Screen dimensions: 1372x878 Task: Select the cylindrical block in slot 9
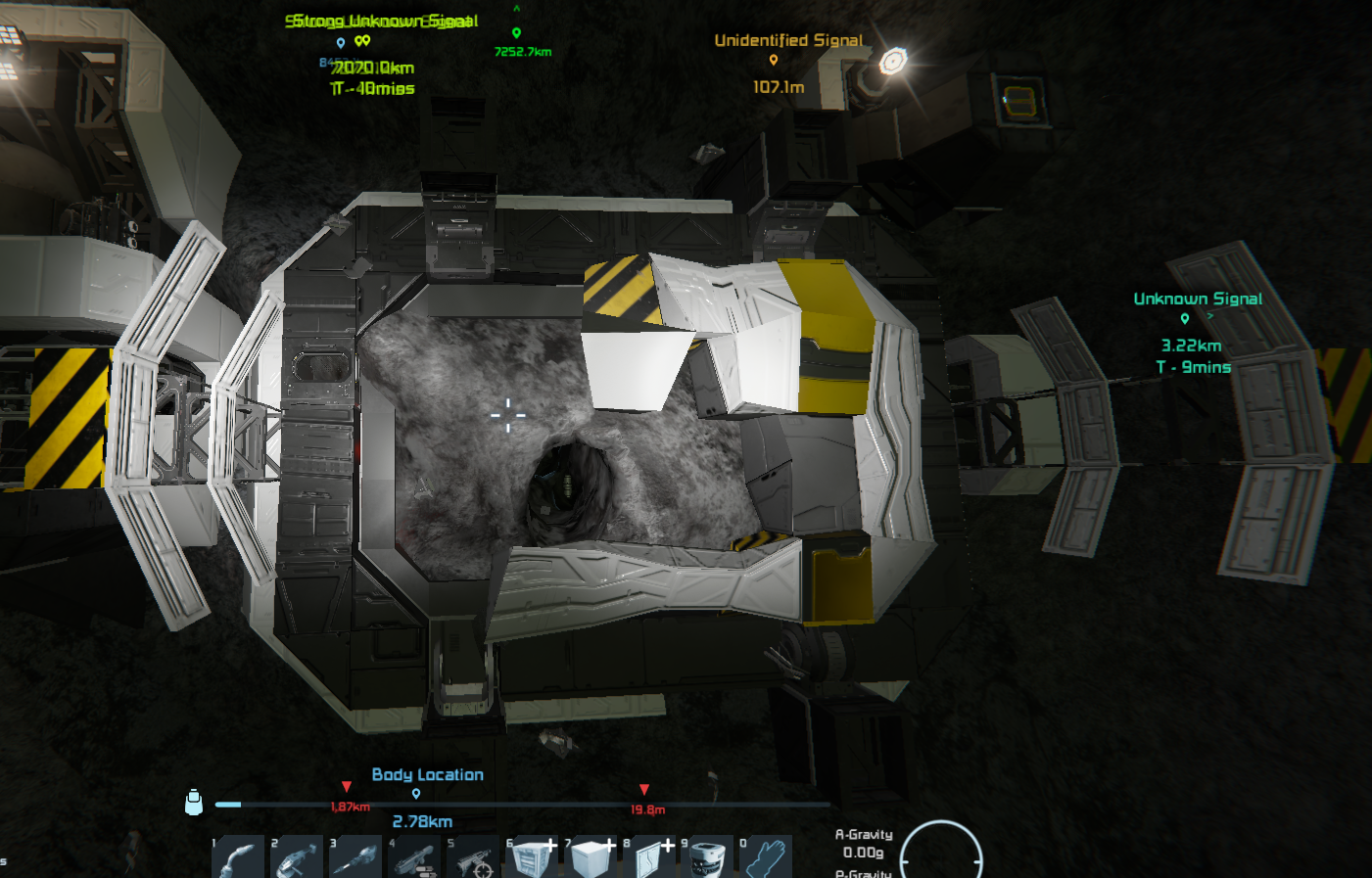point(708,858)
